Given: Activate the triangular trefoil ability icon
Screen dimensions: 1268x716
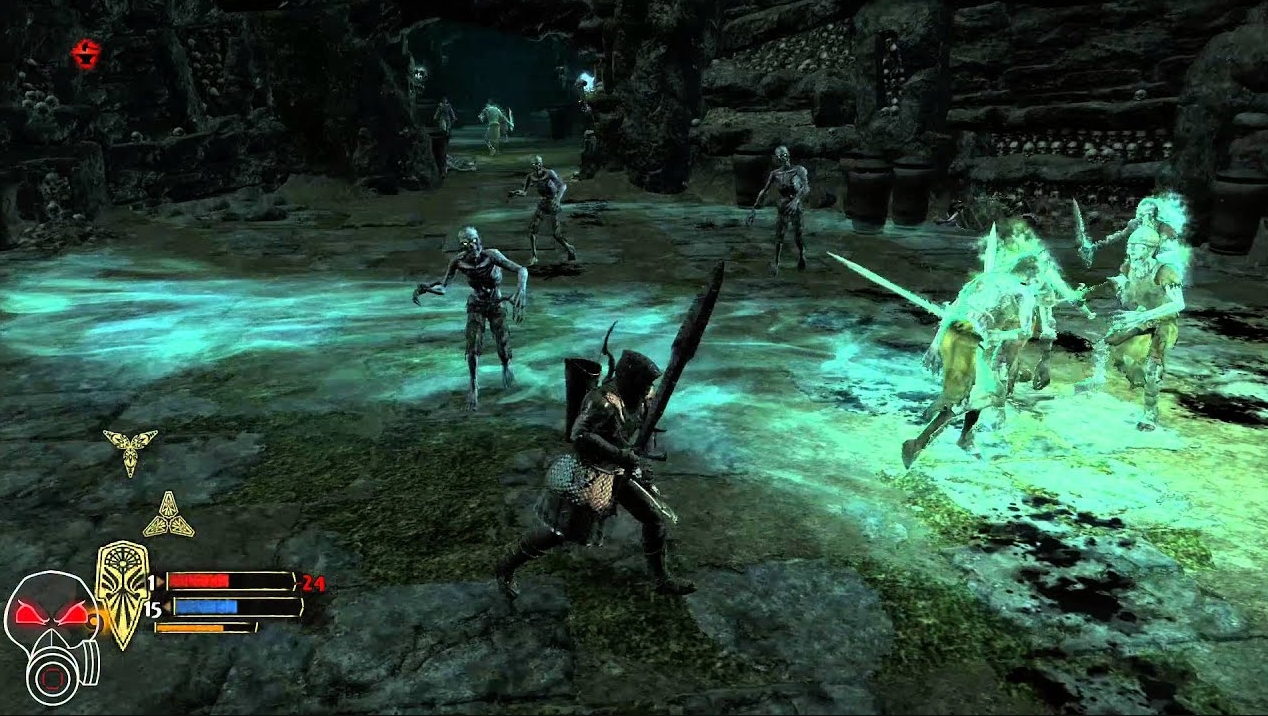Looking at the screenshot, I should 168,517.
